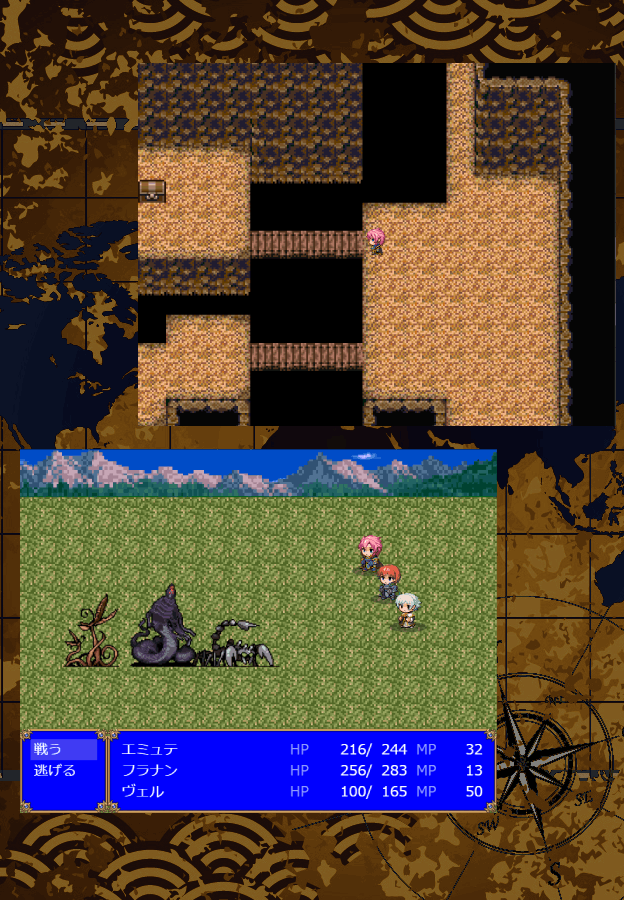Select party member ヴェル status row
Image resolution: width=624 pixels, height=900 pixels.
point(301,791)
